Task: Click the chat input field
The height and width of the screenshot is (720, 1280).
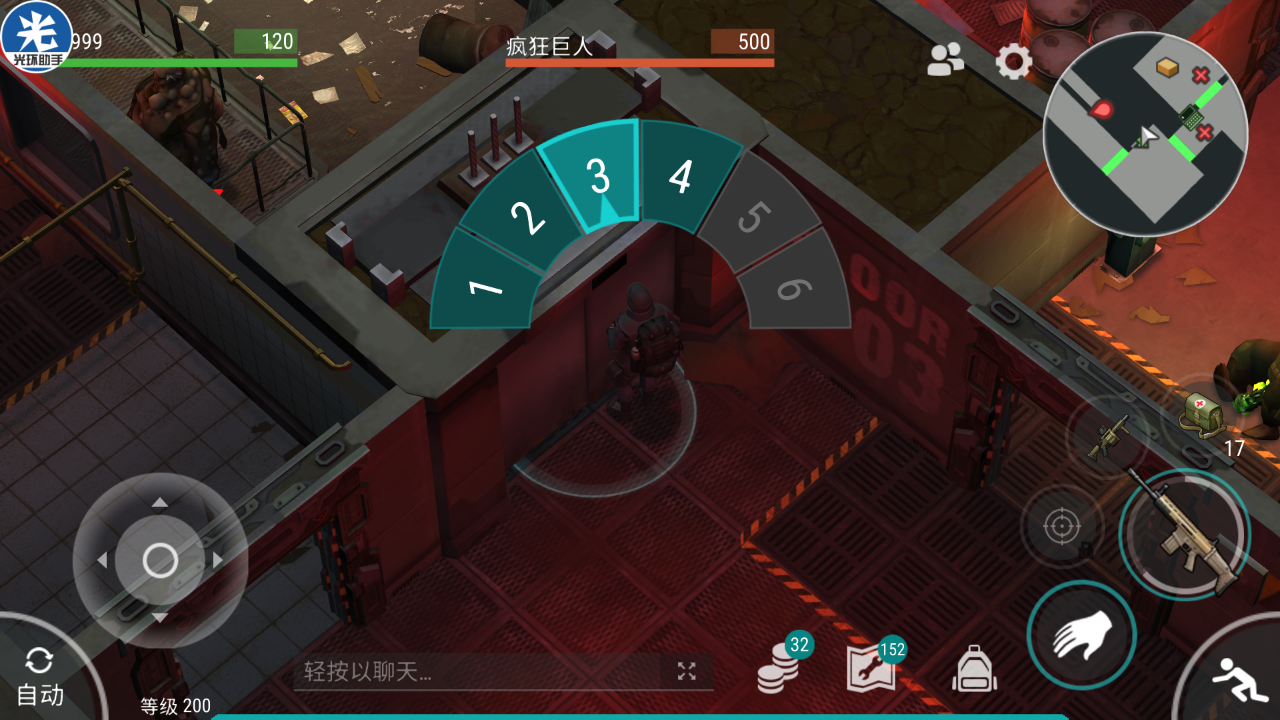Action: (x=480, y=671)
